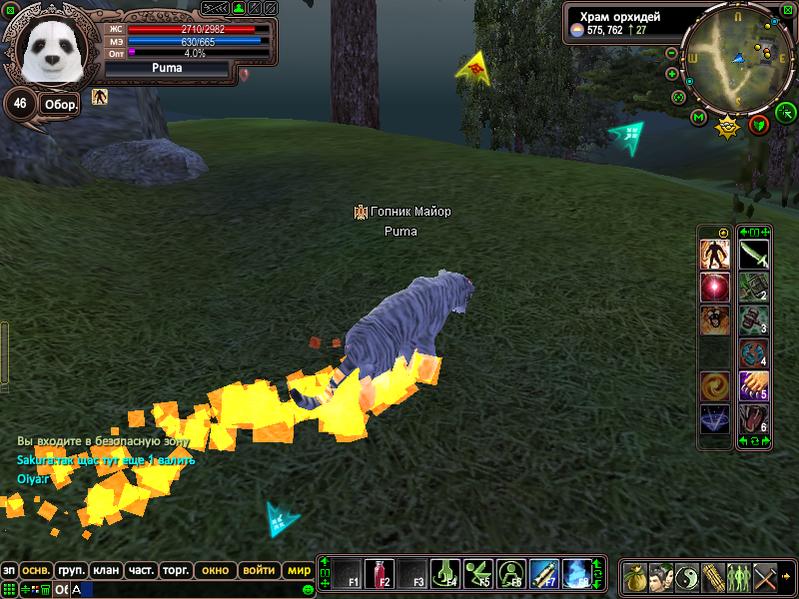Activate the blue flame skill on F8
Viewport: 799px width, 599px height.
577,574
